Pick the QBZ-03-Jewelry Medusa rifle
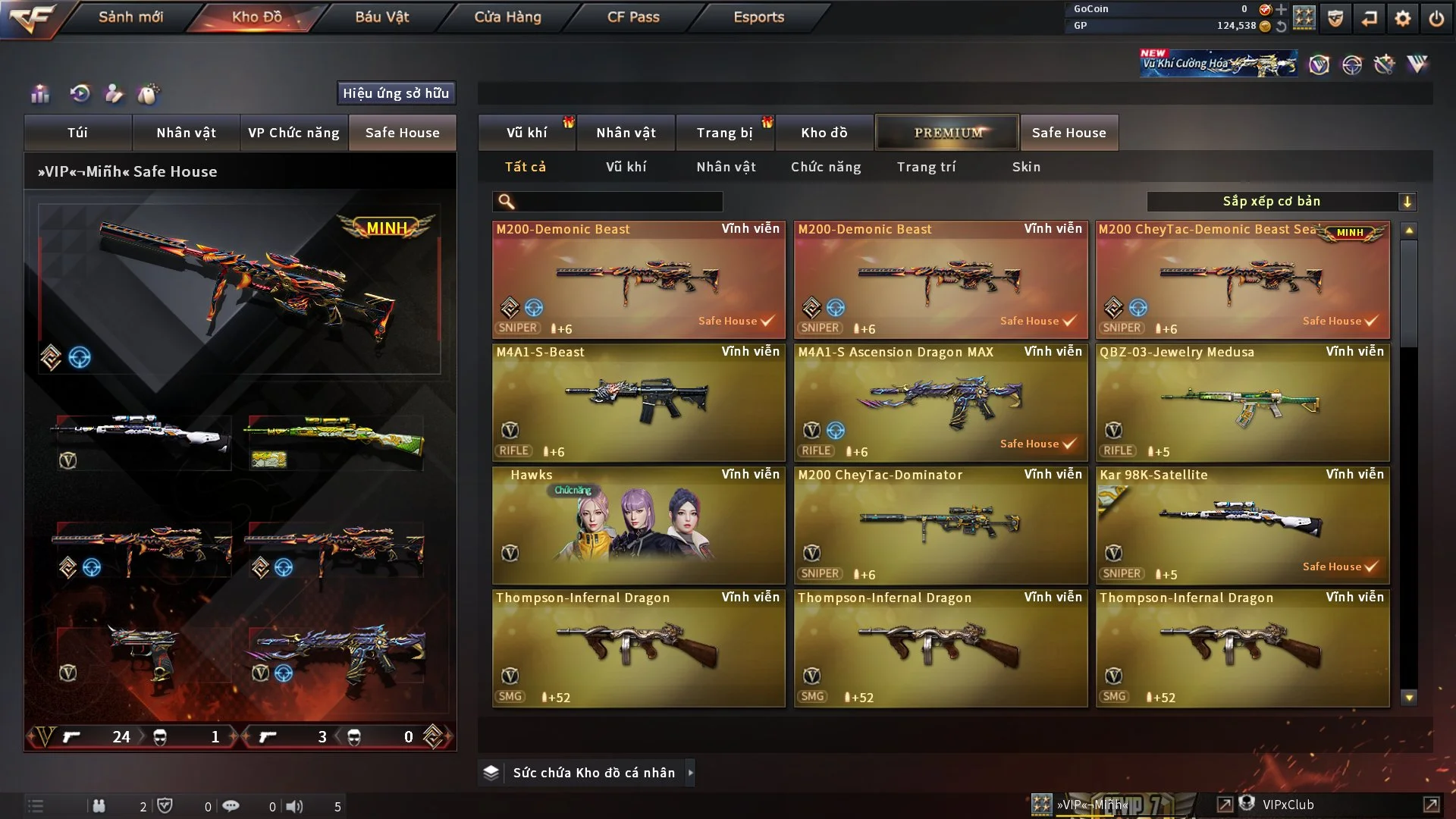This screenshot has width=1456, height=819. (1242, 403)
